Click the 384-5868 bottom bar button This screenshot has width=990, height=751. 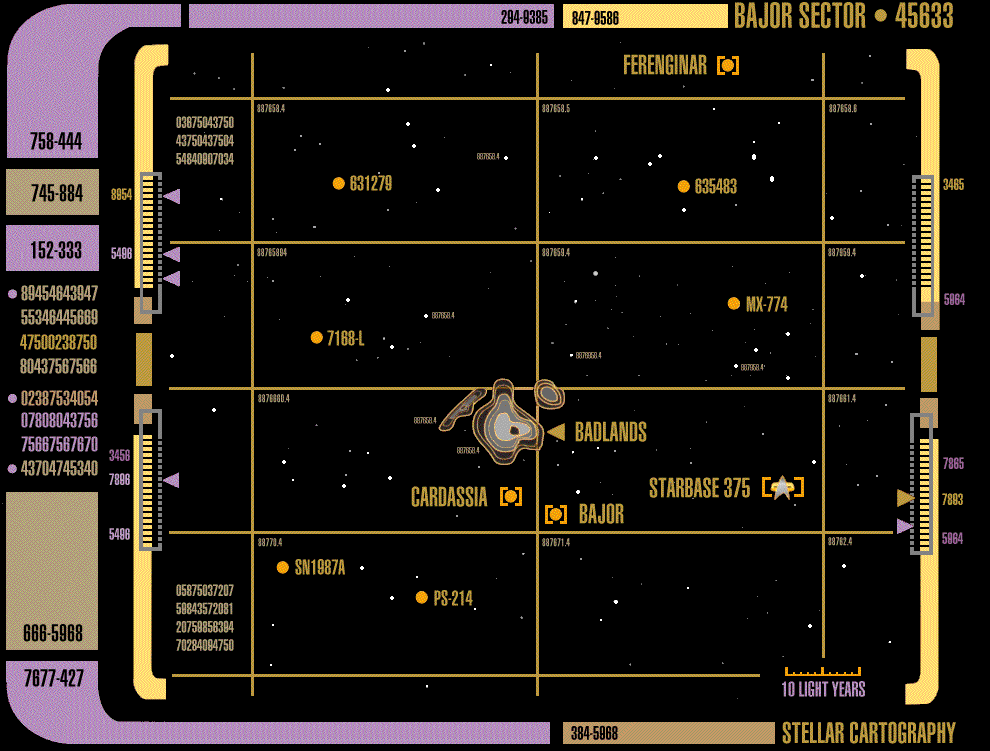[x=668, y=733]
